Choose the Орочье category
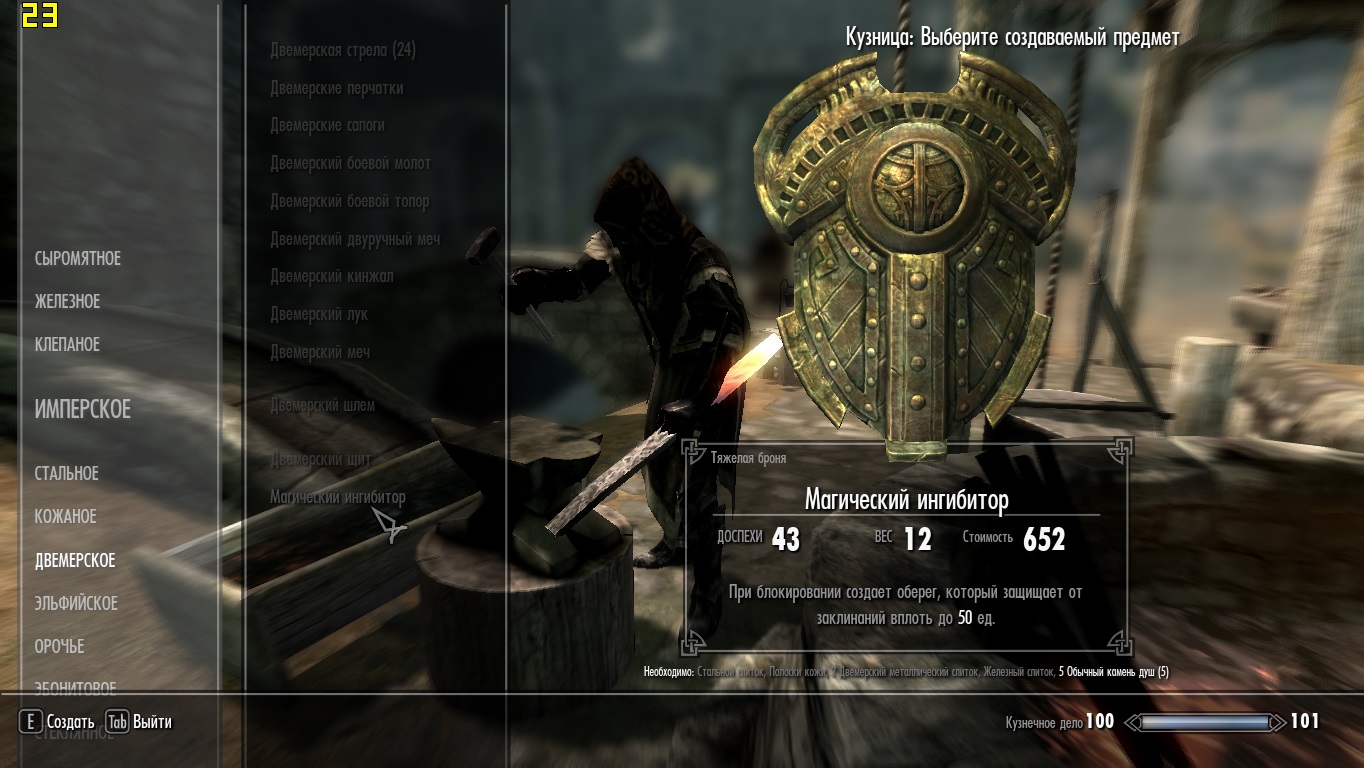 point(60,647)
